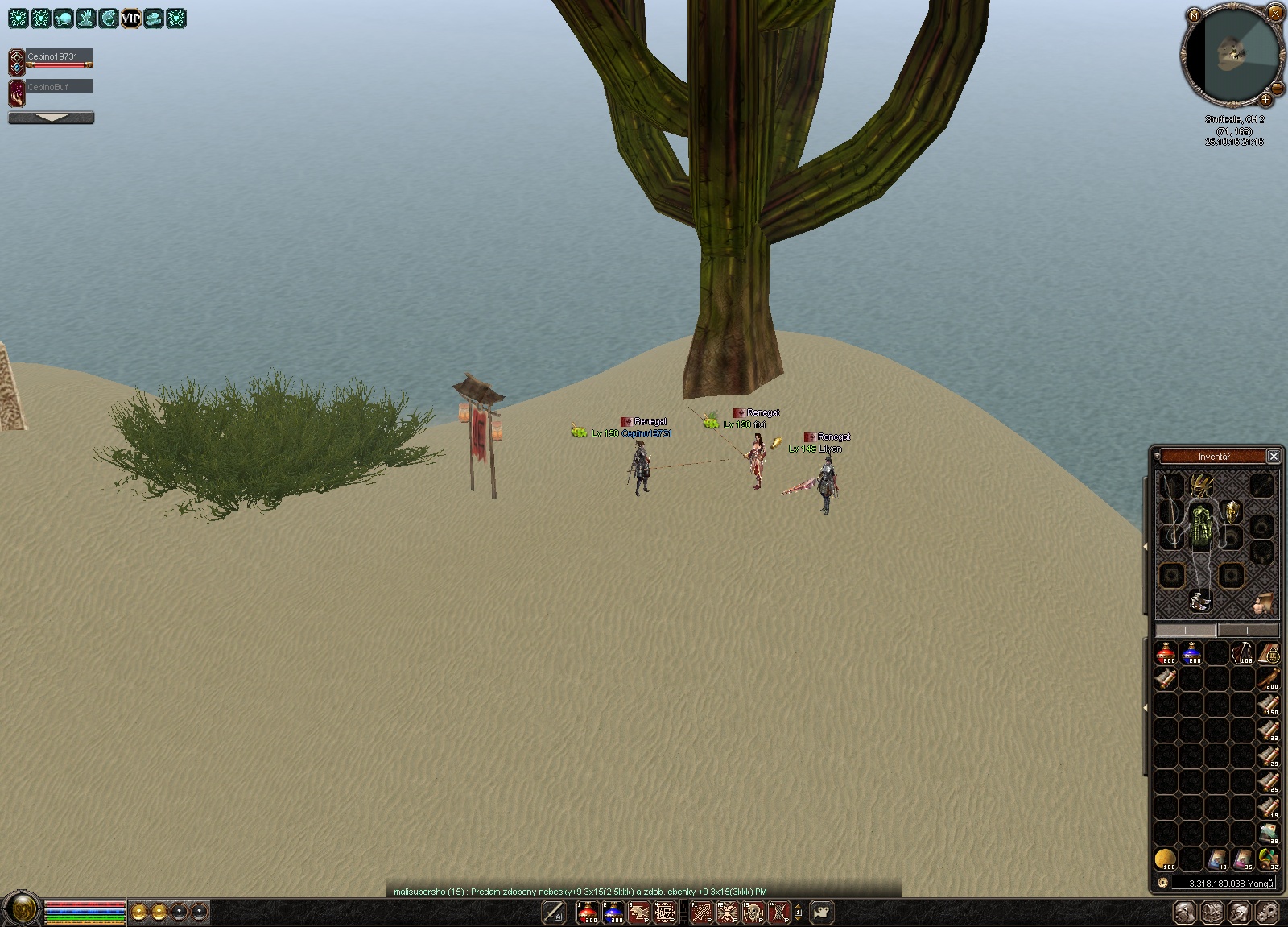Zoom in the minimap with plus button
Screen dimensions: 1288x927
1265,100
